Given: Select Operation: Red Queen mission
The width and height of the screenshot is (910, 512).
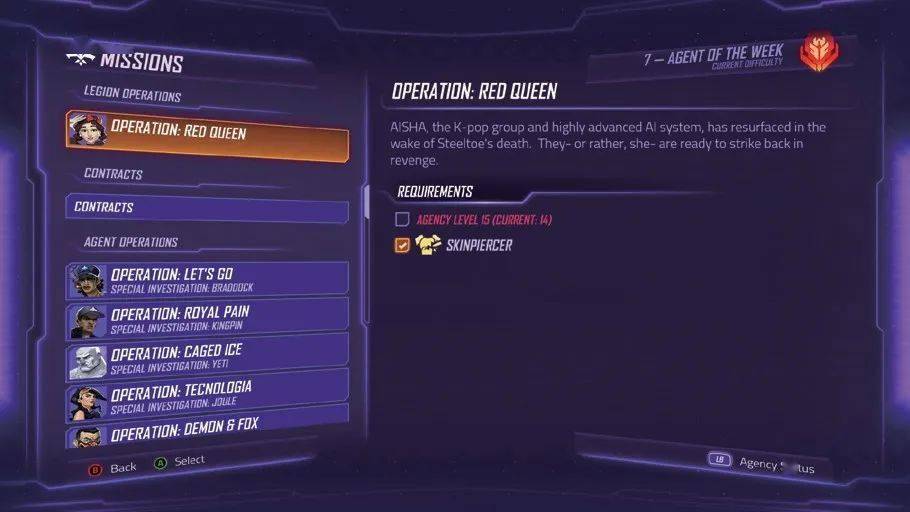Looking at the screenshot, I should click(x=208, y=131).
